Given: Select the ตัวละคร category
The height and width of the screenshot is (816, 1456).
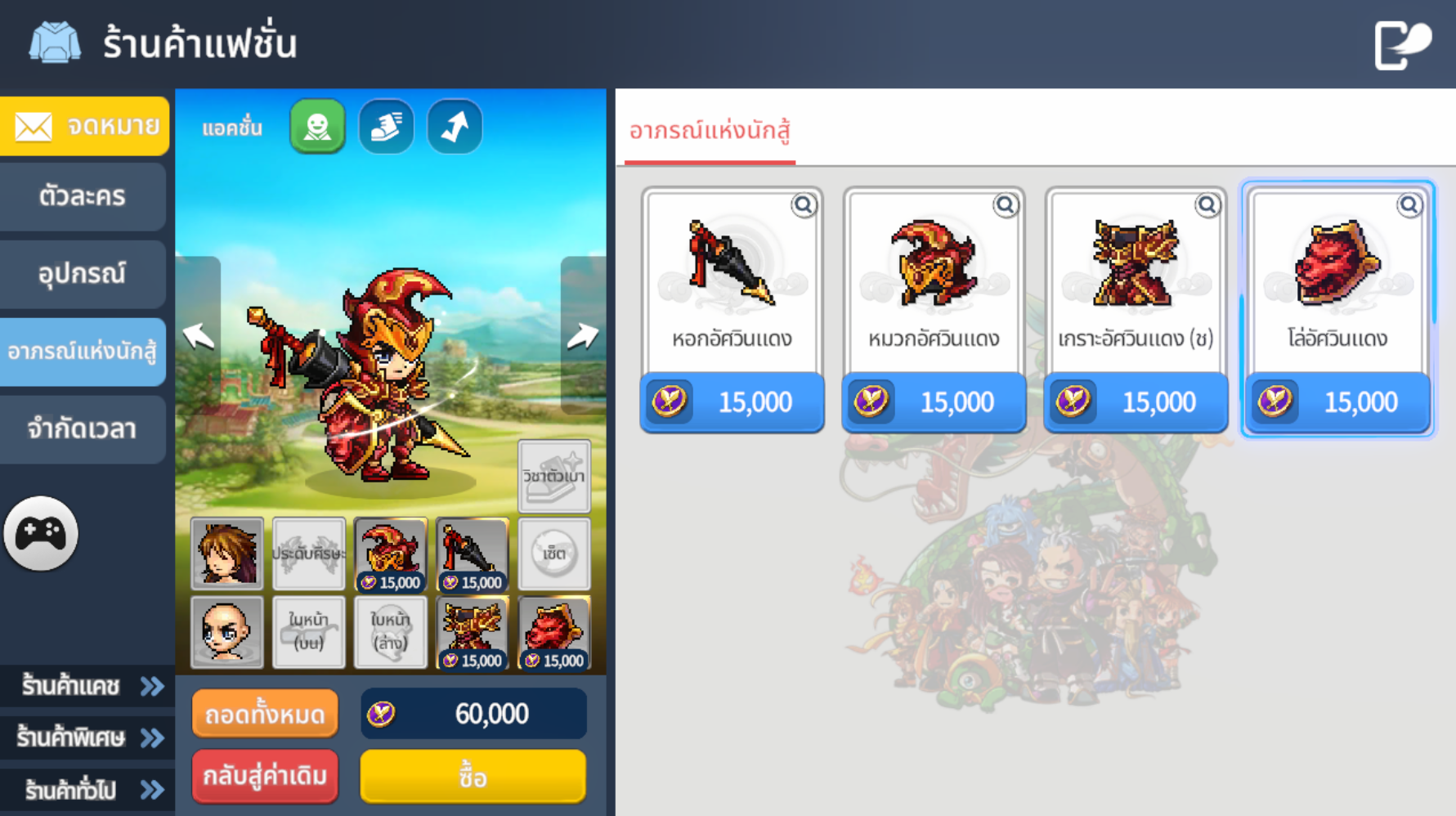Looking at the screenshot, I should click(x=83, y=196).
